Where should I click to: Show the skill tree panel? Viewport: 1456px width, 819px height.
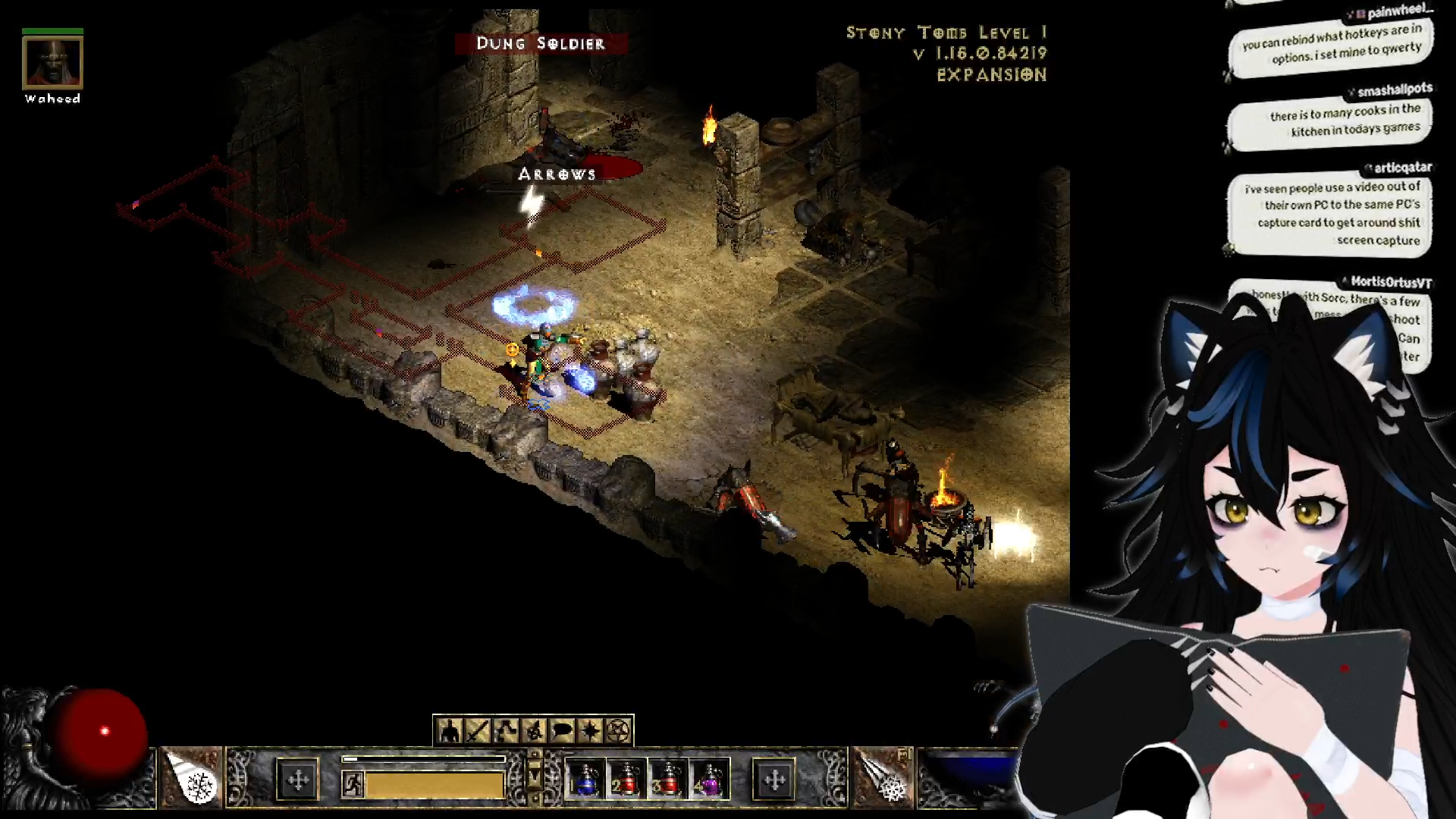coord(506,731)
